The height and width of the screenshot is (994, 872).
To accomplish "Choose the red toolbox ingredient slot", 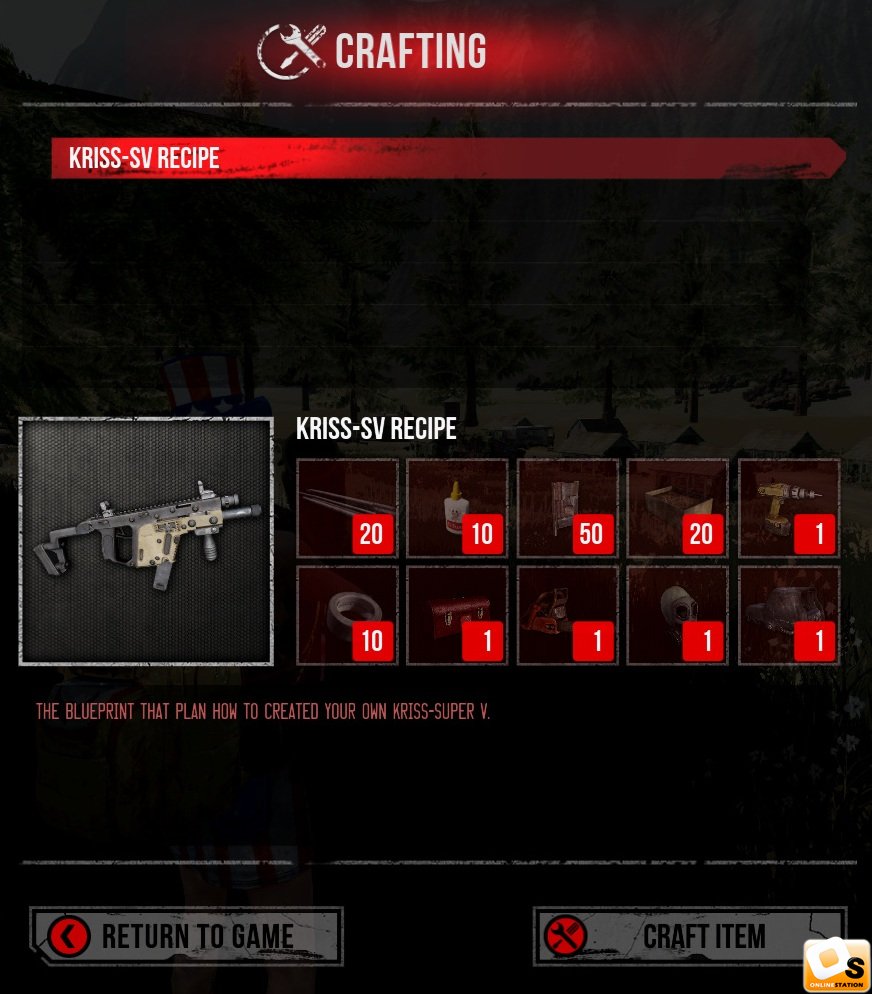I will pyautogui.click(x=457, y=615).
